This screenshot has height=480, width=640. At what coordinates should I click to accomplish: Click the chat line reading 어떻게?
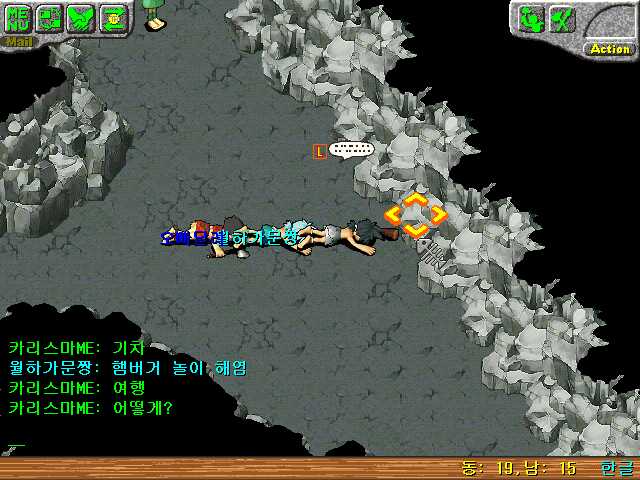point(91,408)
